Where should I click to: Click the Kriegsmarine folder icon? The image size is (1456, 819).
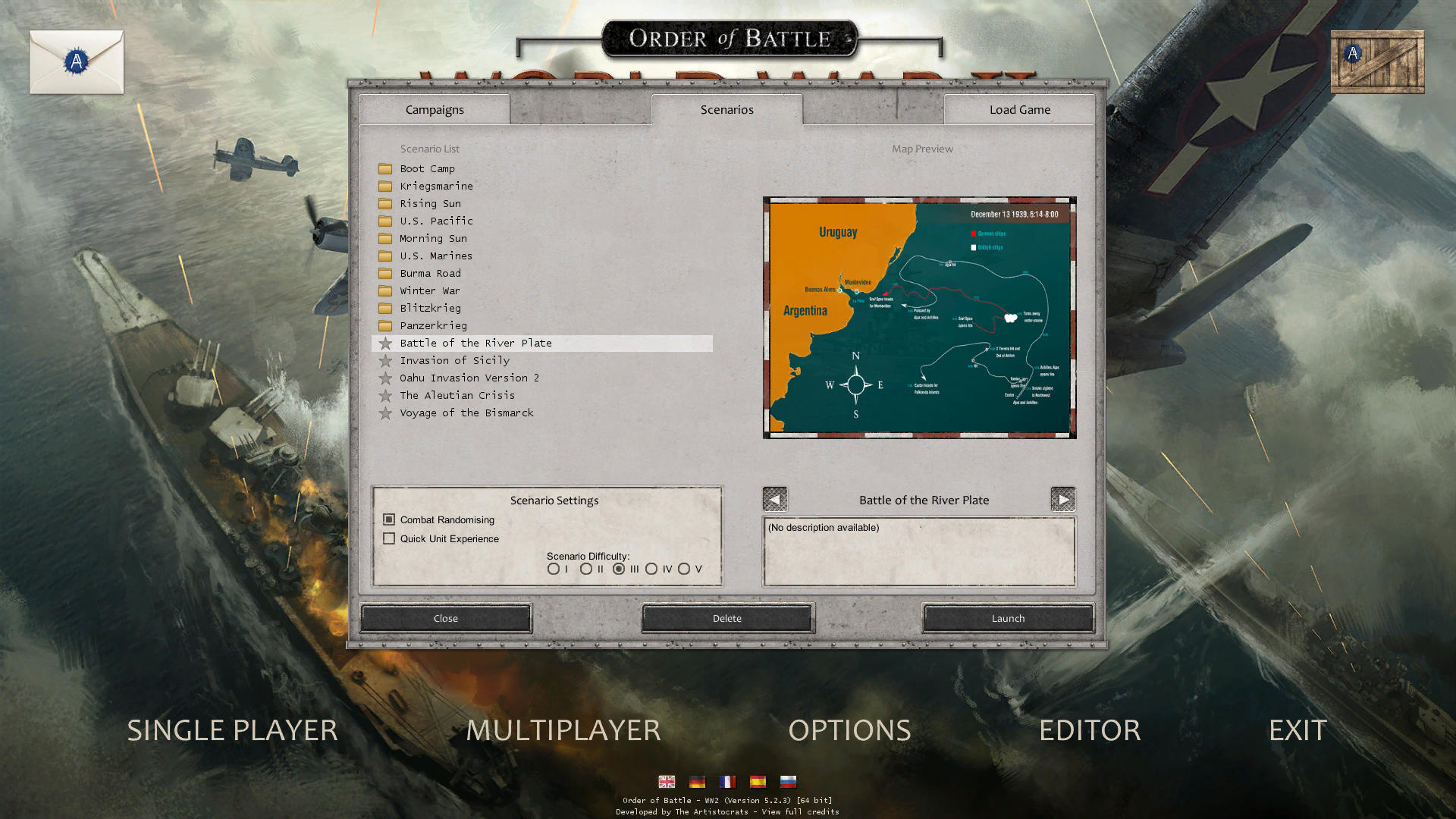(x=387, y=186)
